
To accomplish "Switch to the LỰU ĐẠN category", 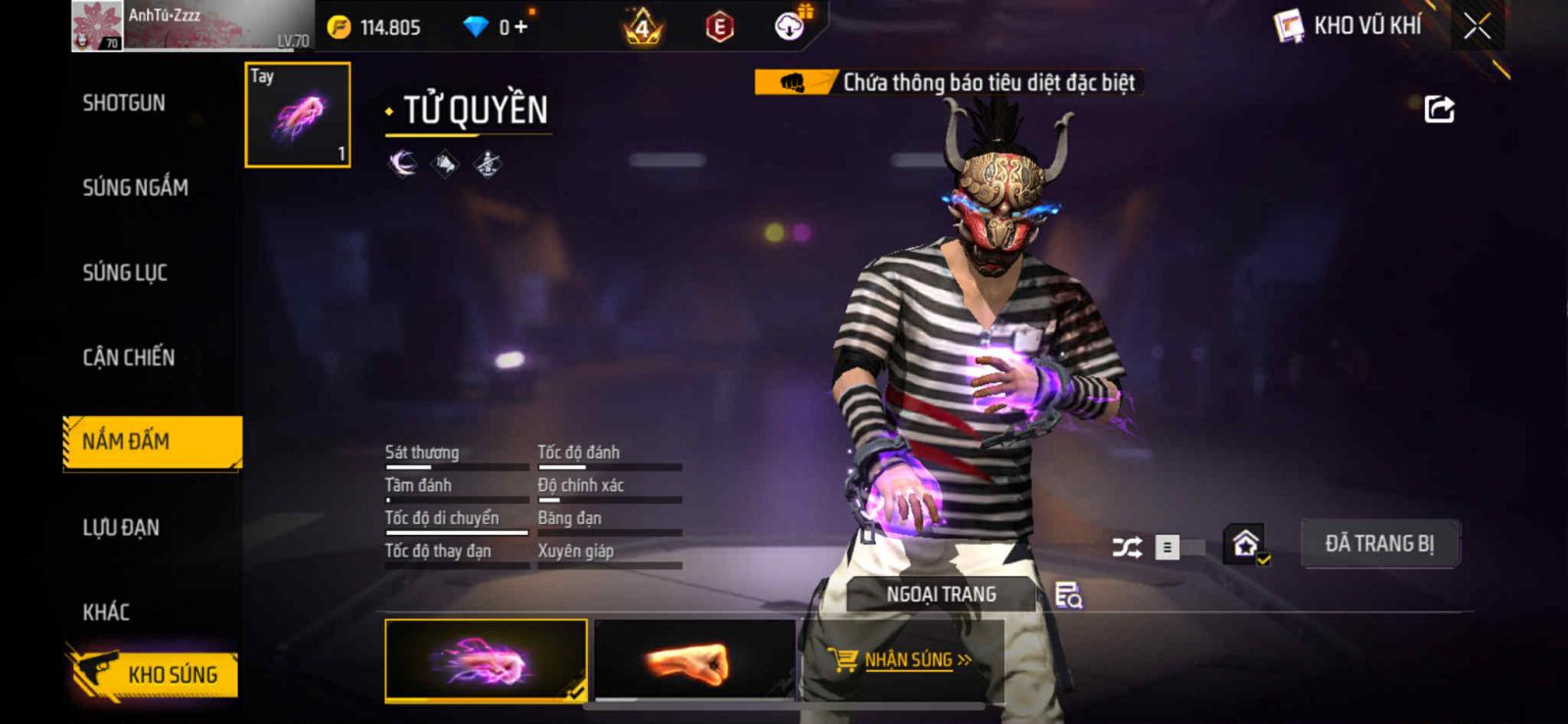I will (x=122, y=527).
